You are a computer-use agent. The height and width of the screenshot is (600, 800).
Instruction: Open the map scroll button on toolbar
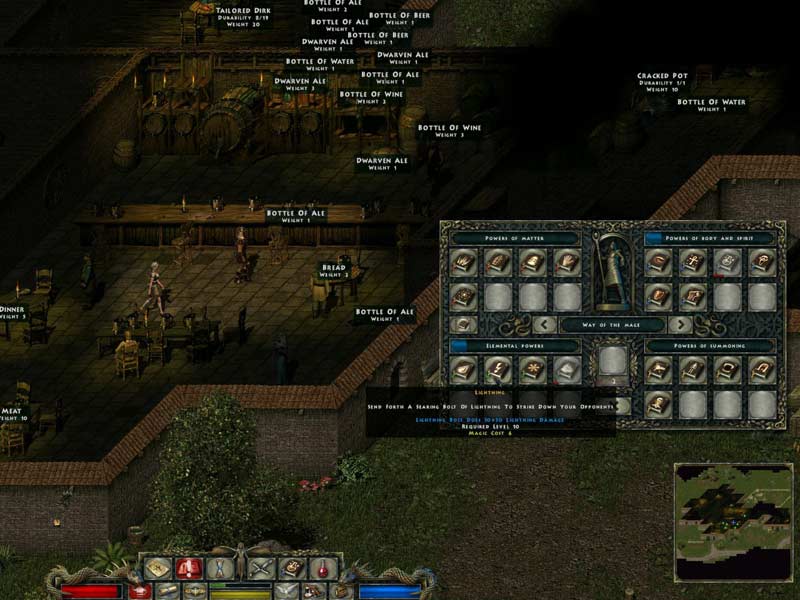coord(156,568)
